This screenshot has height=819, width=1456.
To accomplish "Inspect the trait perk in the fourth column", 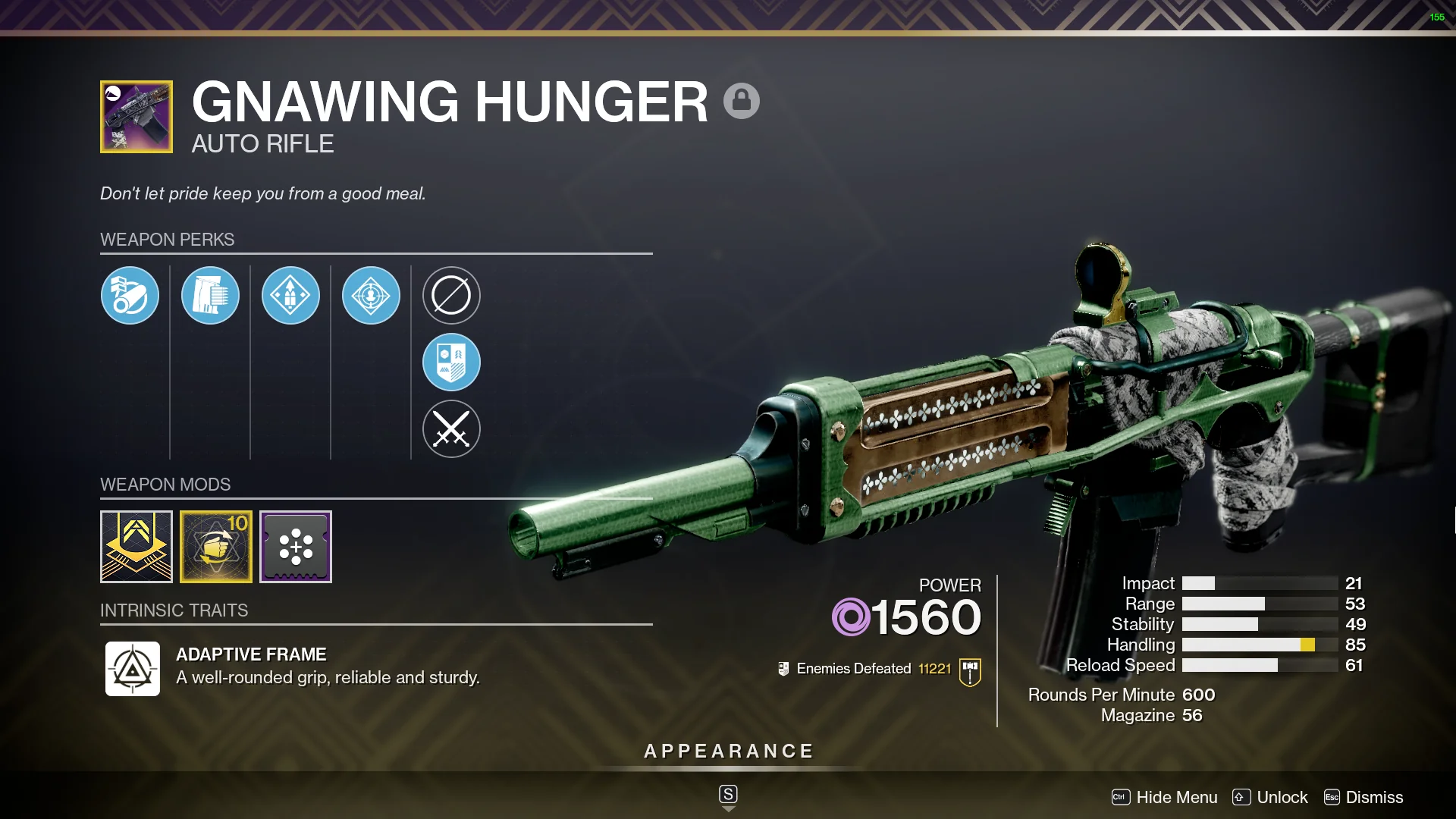I will click(x=371, y=295).
